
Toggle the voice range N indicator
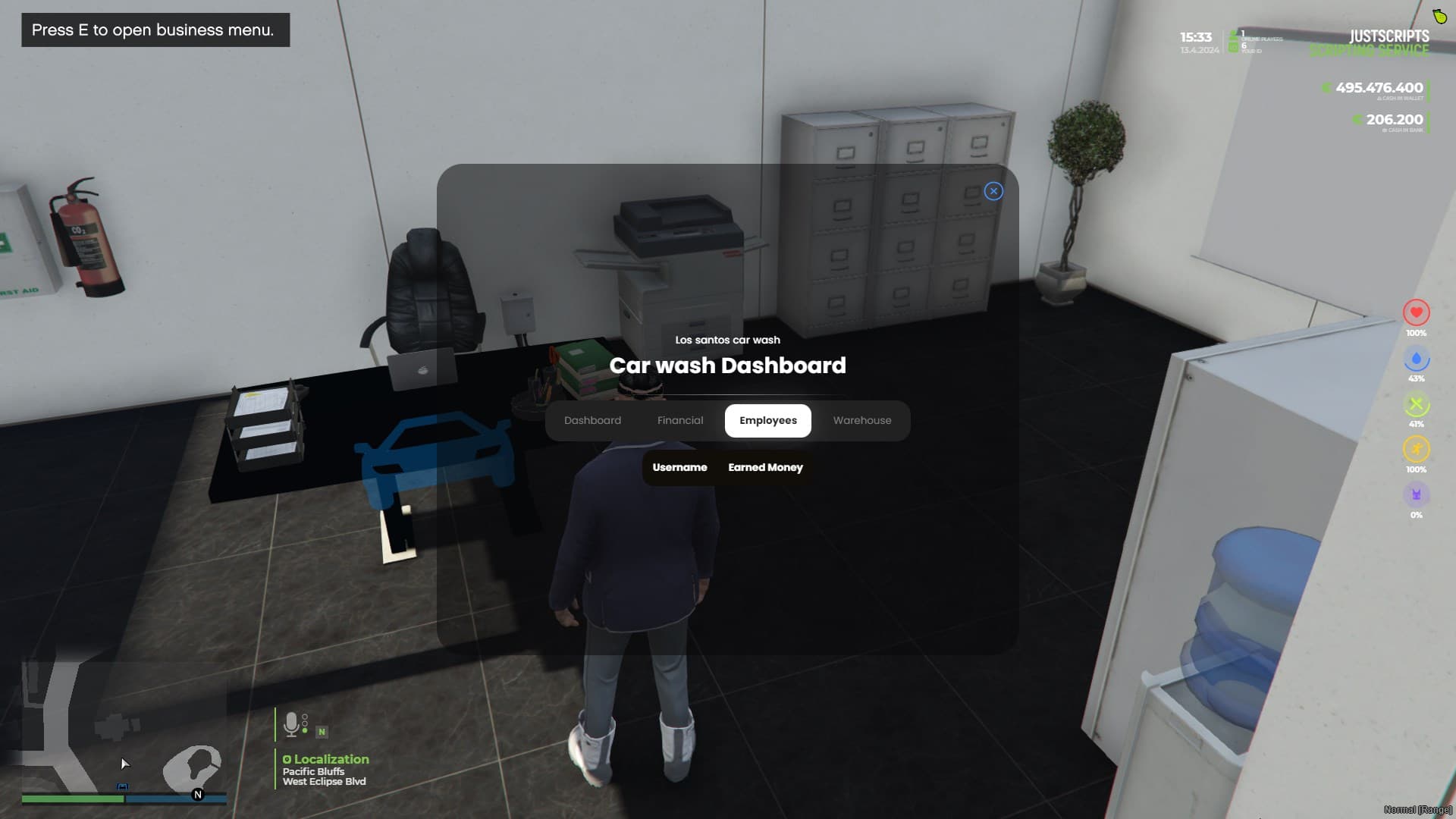click(x=322, y=730)
